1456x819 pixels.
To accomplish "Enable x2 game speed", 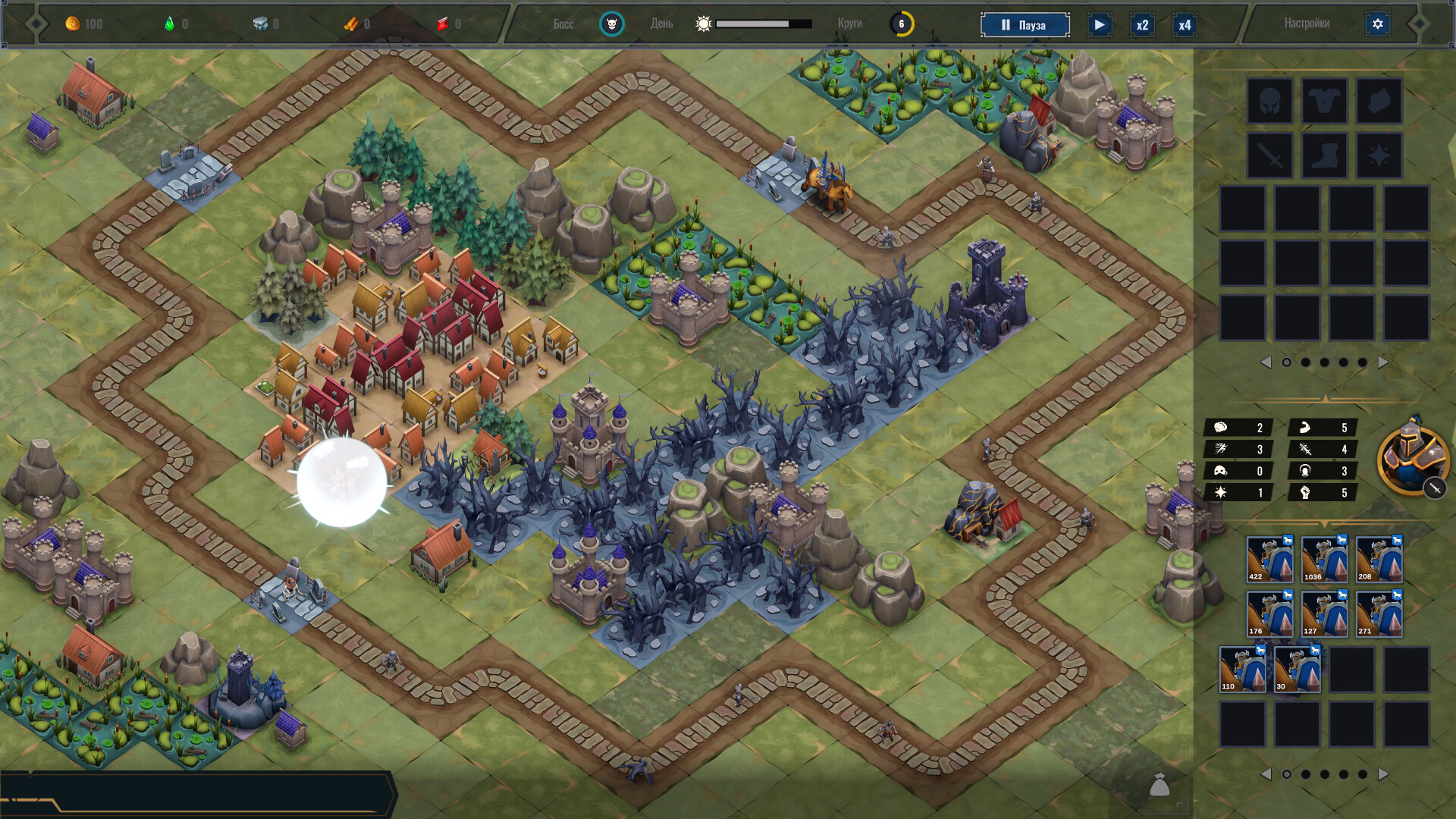I will [1141, 24].
